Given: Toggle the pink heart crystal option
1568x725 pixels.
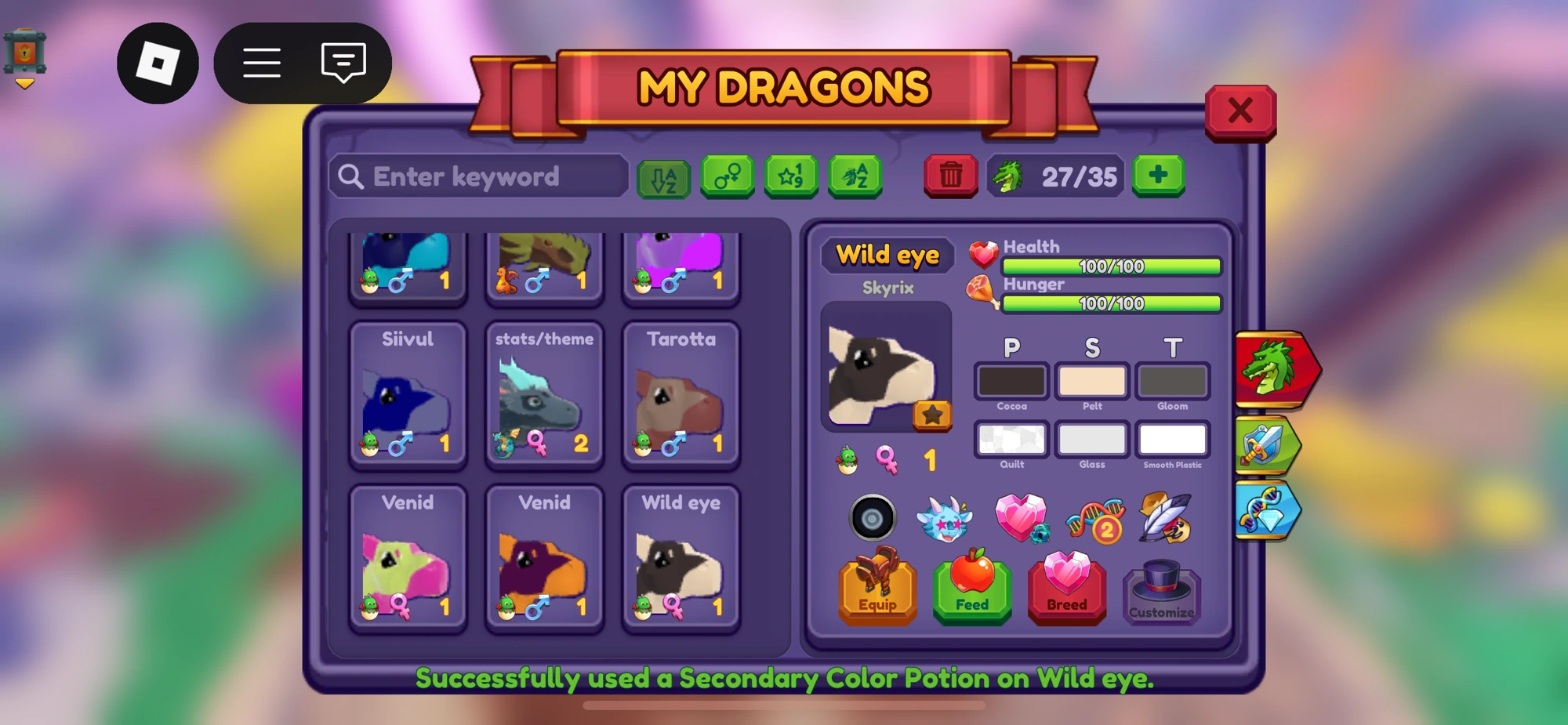Looking at the screenshot, I should (x=1022, y=517).
